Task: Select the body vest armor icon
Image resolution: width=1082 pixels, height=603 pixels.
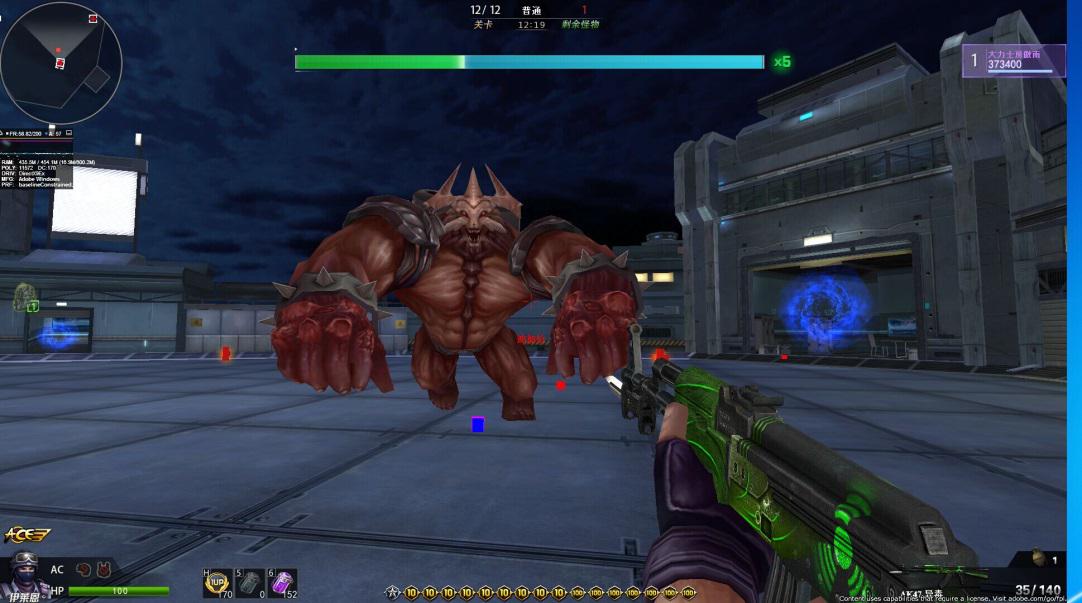Action: click(103, 569)
